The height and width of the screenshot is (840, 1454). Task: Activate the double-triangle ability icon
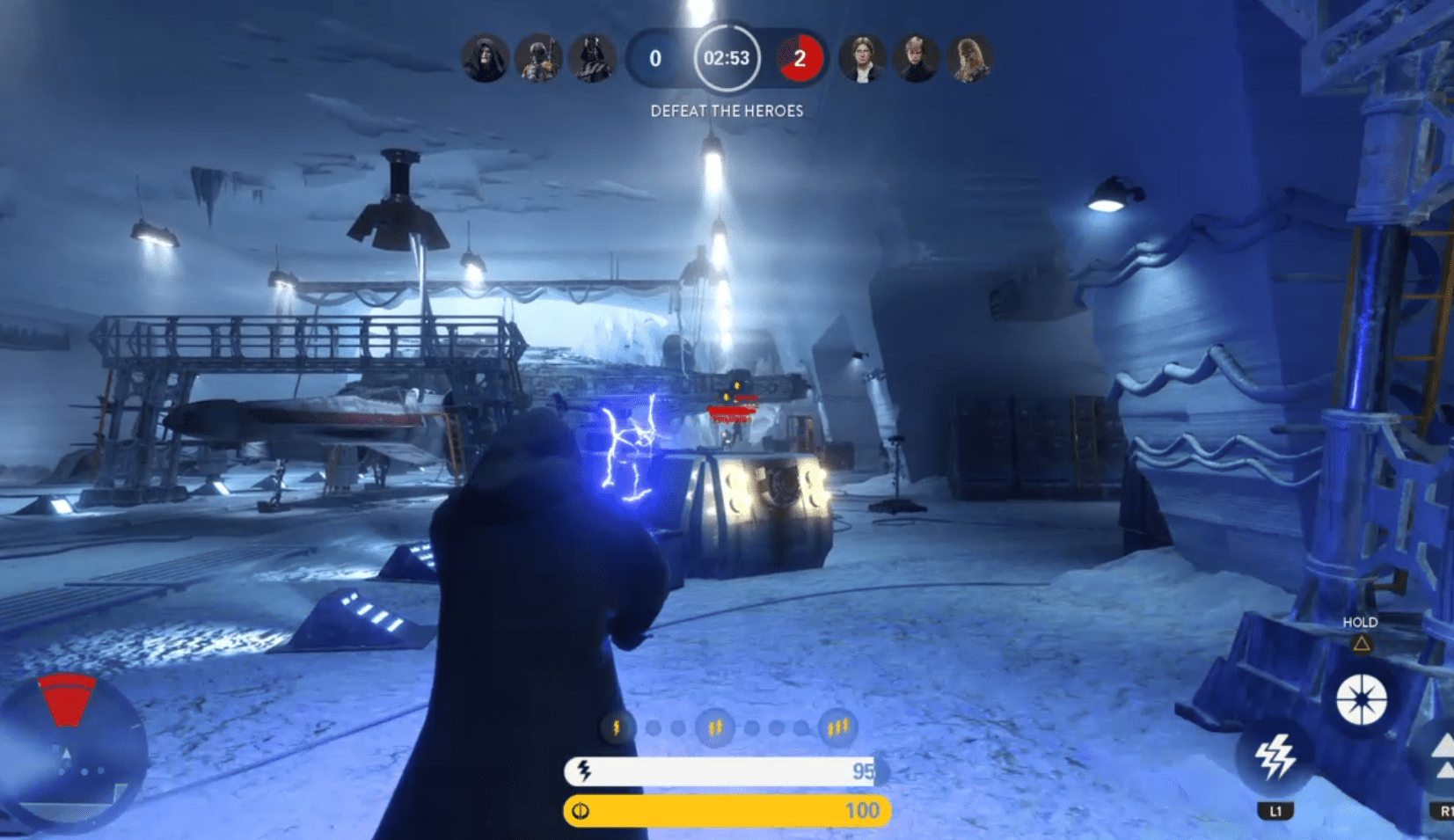pos(1441,758)
